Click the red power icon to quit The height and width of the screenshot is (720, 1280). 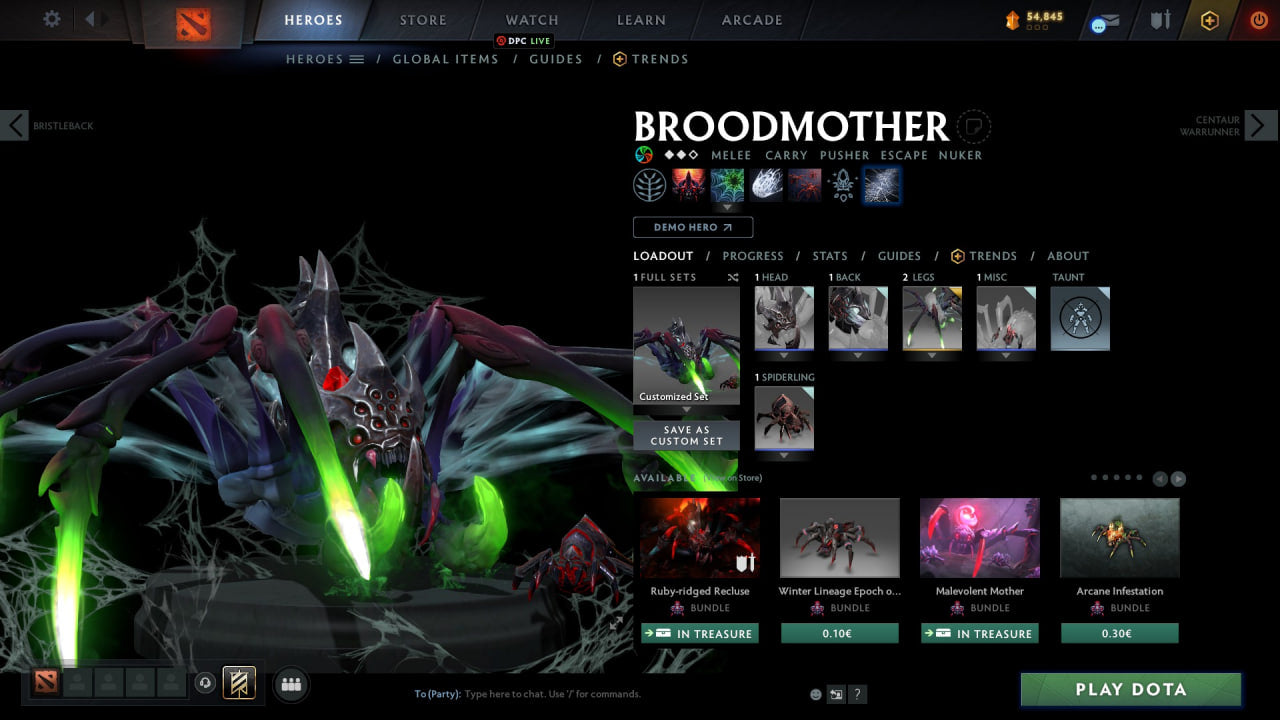point(1257,18)
